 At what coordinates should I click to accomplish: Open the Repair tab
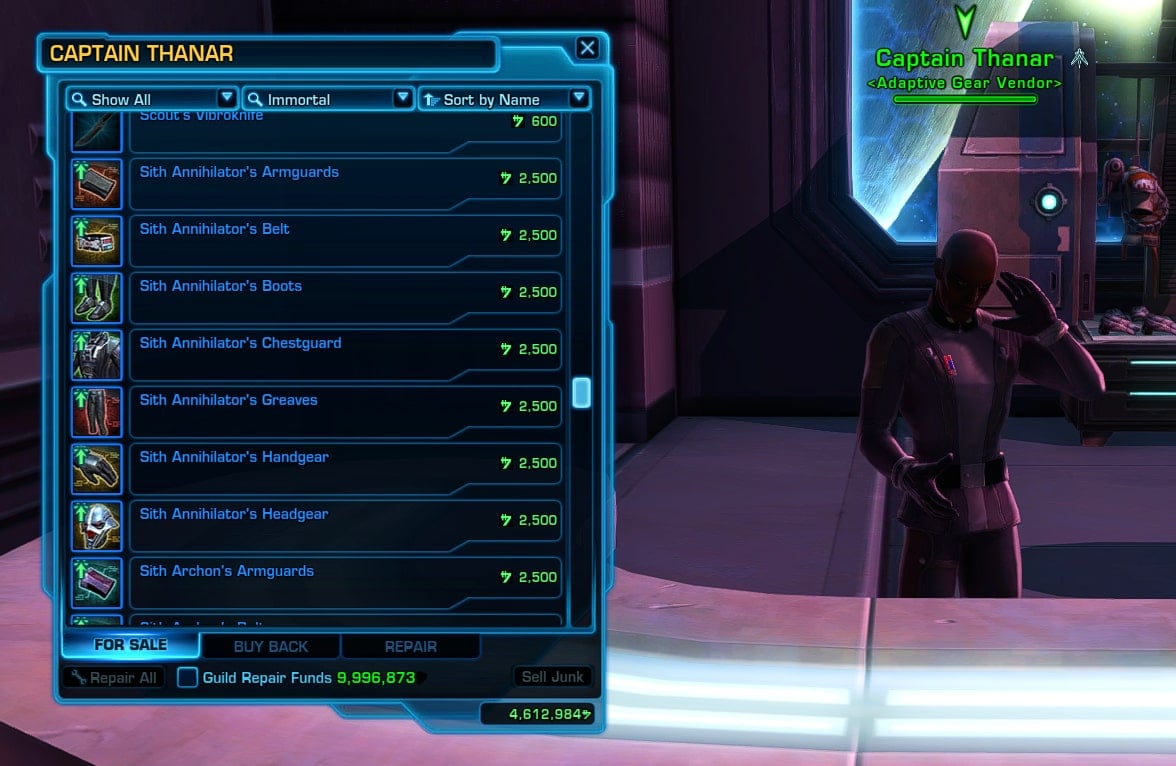pyautogui.click(x=411, y=646)
